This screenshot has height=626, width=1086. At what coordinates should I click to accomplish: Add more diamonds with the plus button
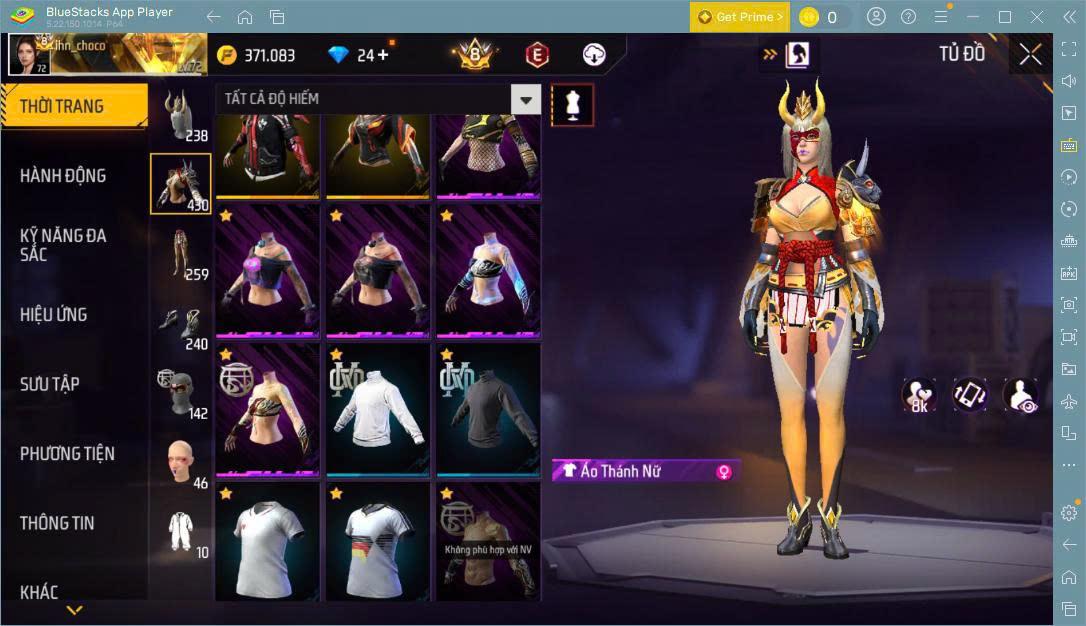[382, 55]
